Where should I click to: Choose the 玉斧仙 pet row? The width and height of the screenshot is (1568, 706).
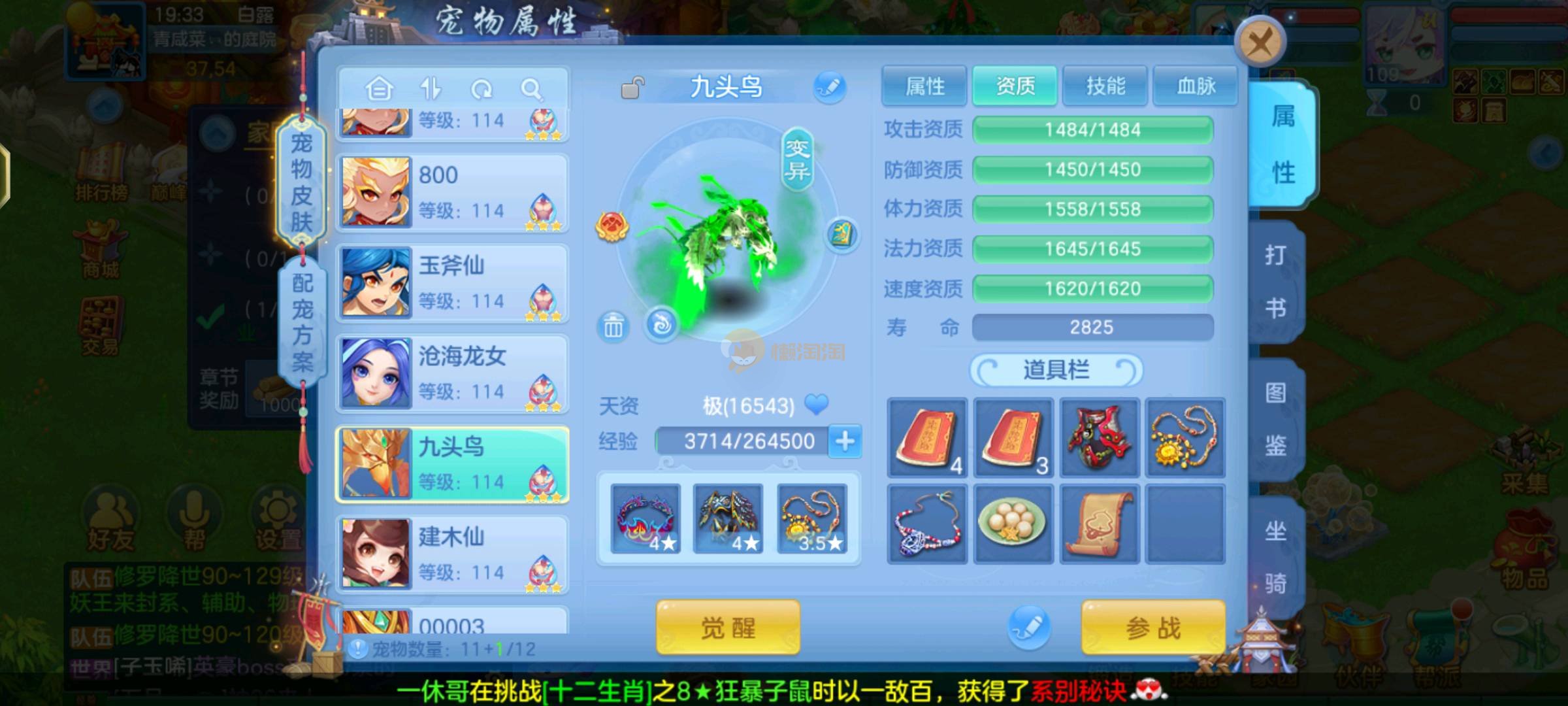click(x=452, y=283)
